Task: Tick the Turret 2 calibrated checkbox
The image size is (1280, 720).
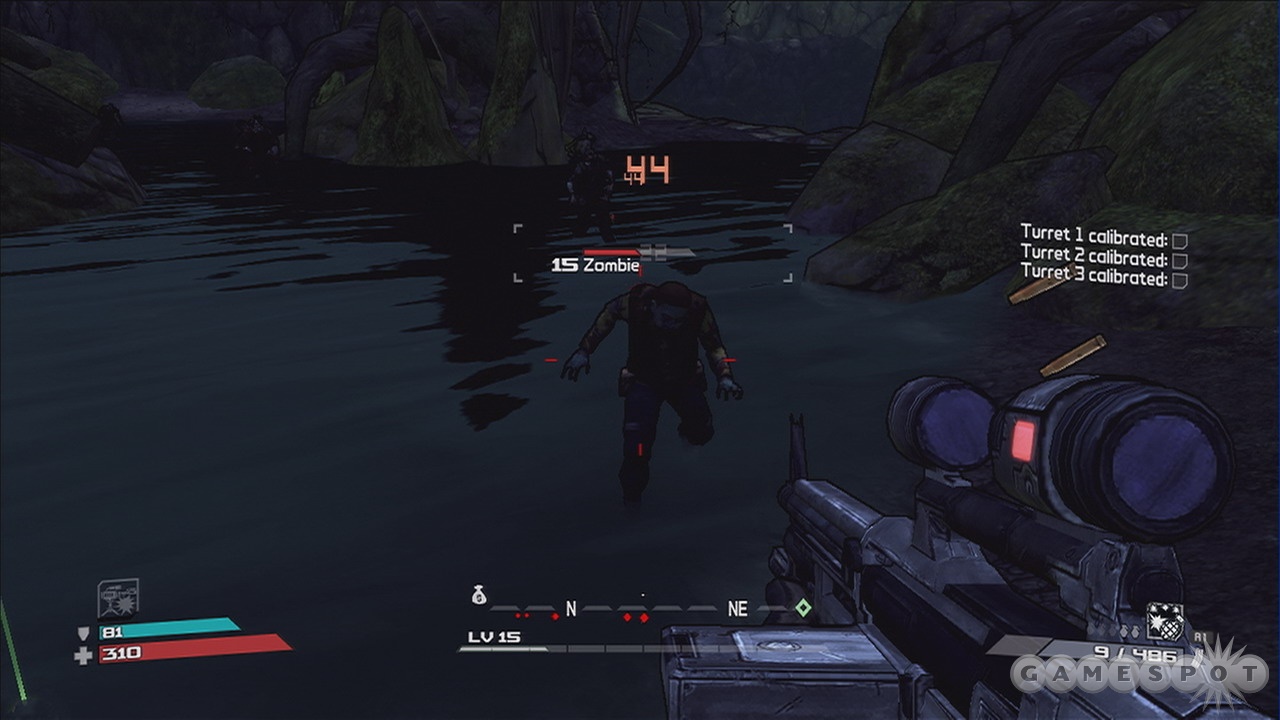Action: [1179, 260]
